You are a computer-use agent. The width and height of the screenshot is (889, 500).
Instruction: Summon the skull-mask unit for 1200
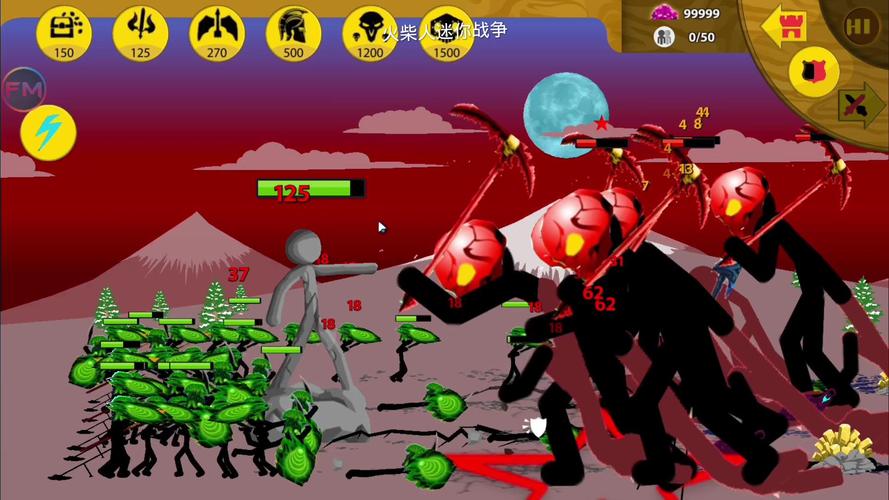click(x=370, y=31)
